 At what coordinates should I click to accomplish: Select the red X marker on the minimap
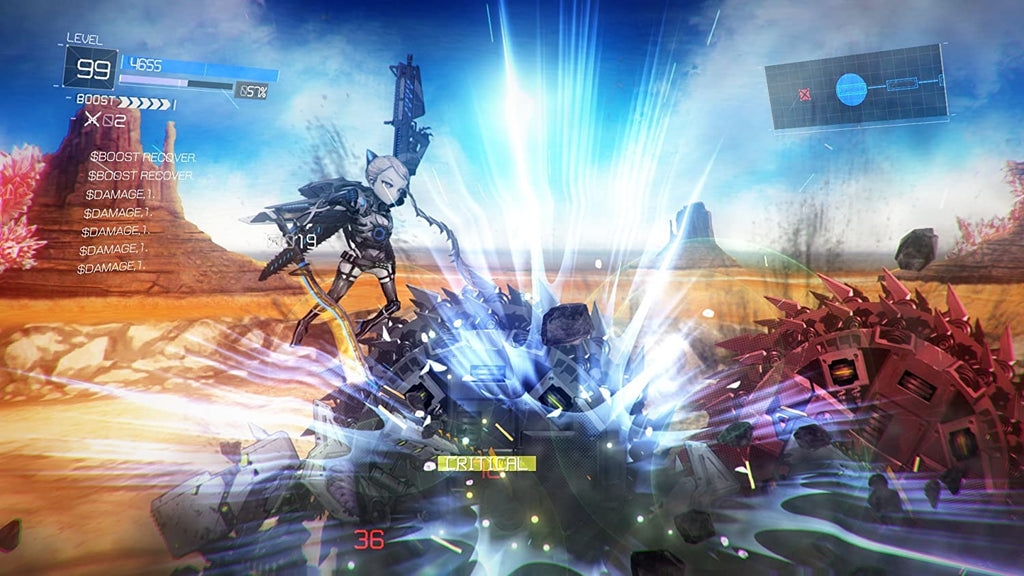805,95
